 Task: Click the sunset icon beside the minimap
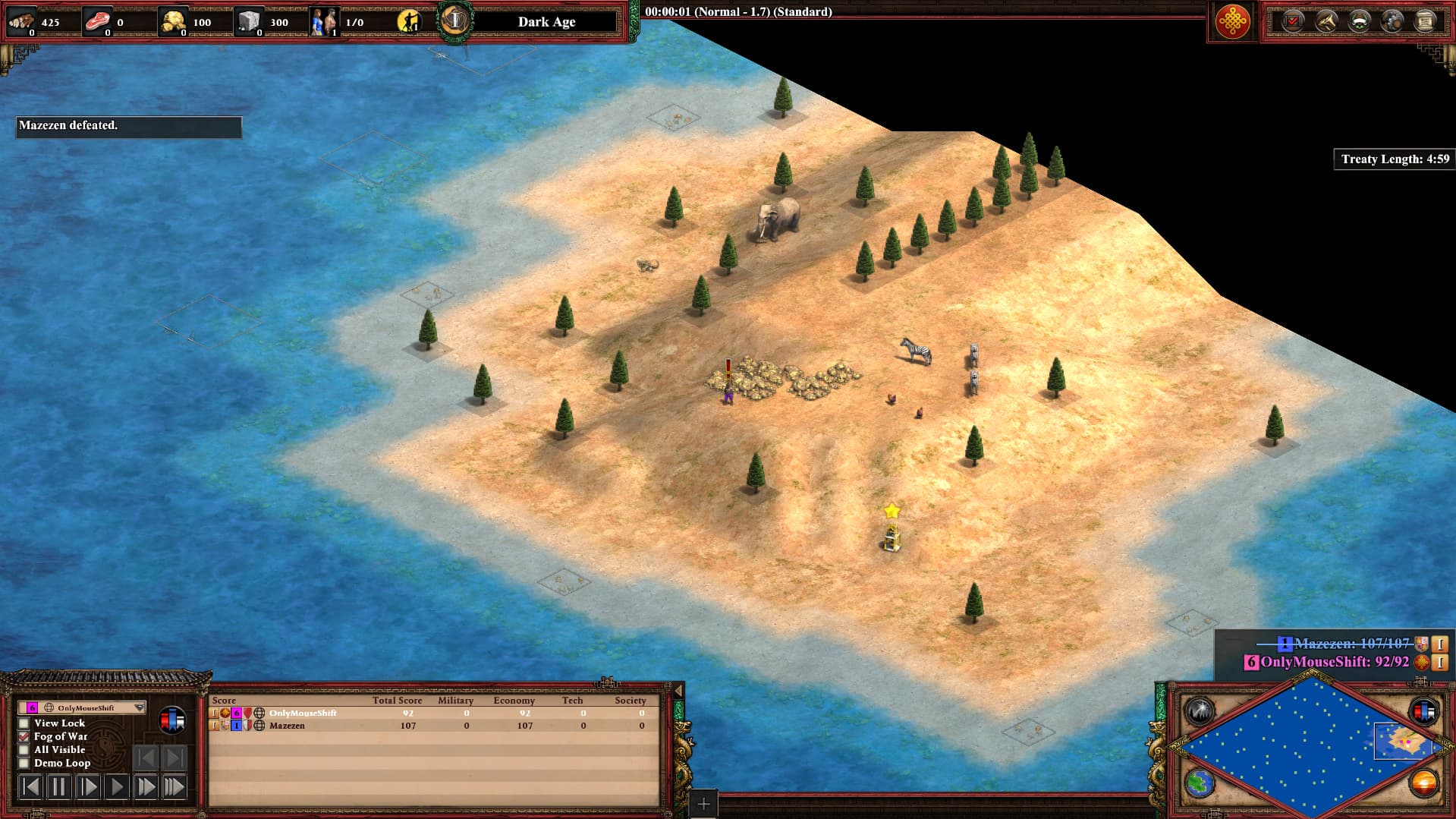(1423, 783)
